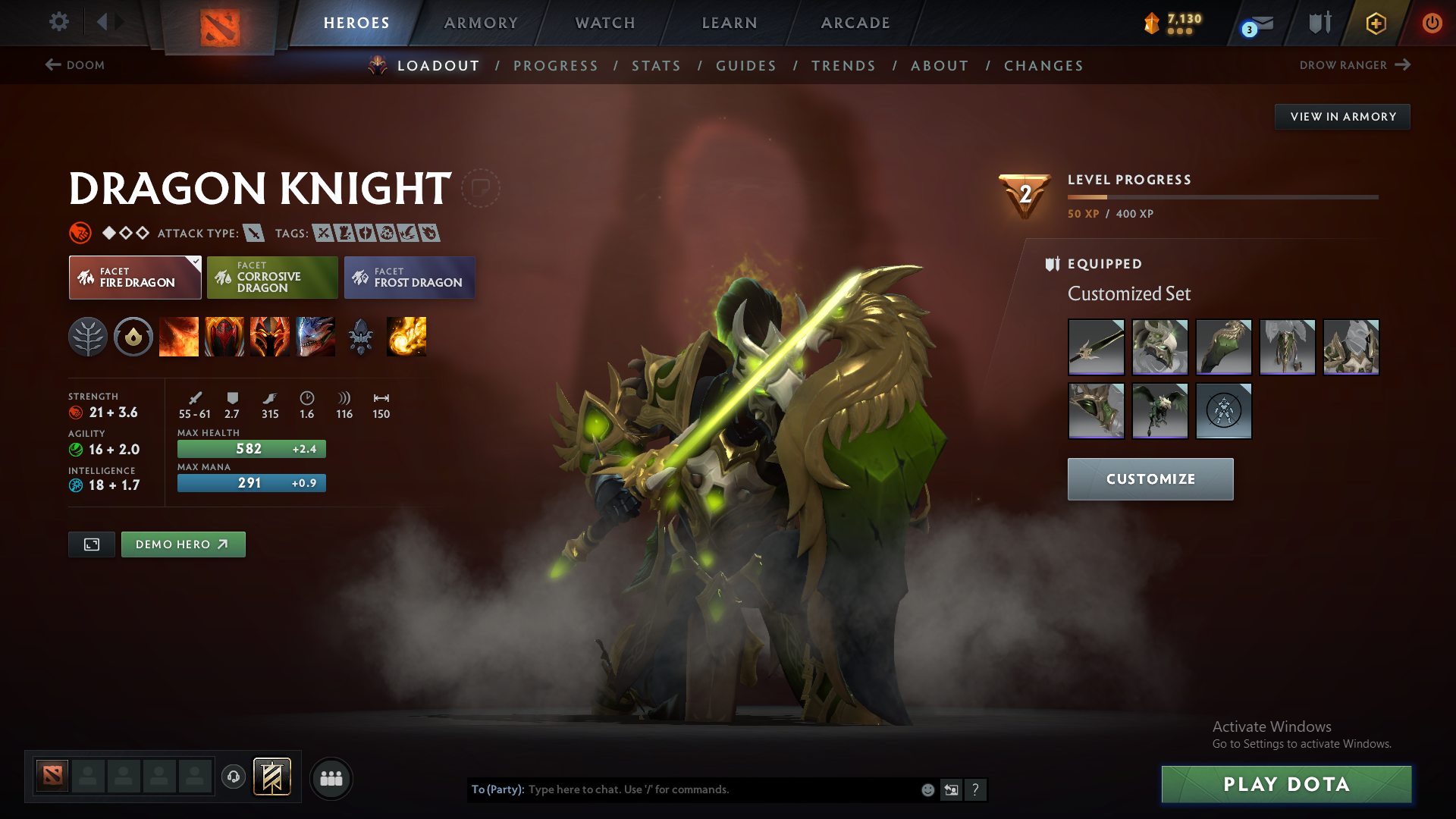The image size is (1456, 819).
Task: Open the Heroes compare icon near Play button
Action: 331,778
